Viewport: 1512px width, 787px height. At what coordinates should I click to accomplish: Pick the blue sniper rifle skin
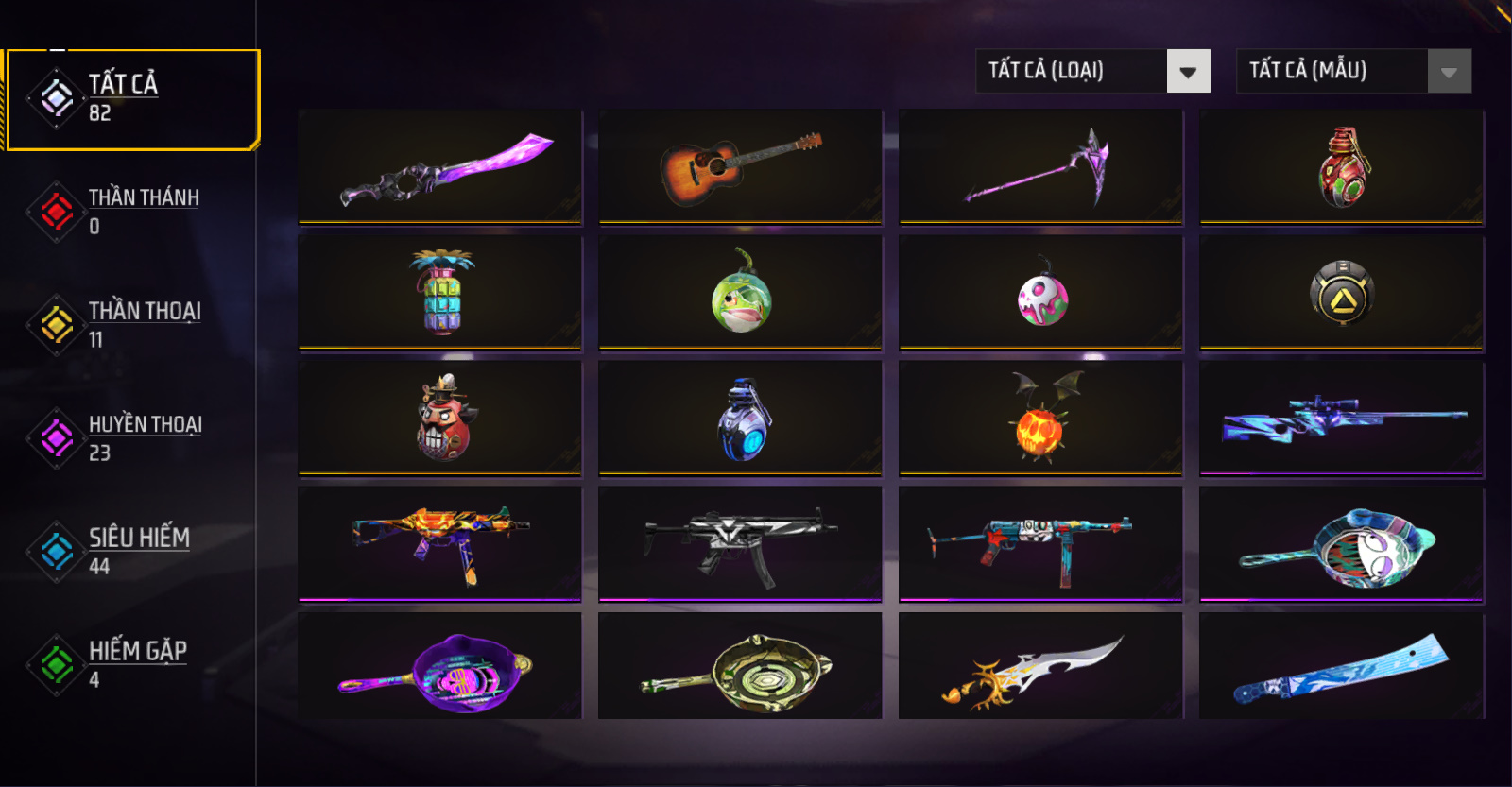click(x=1342, y=419)
